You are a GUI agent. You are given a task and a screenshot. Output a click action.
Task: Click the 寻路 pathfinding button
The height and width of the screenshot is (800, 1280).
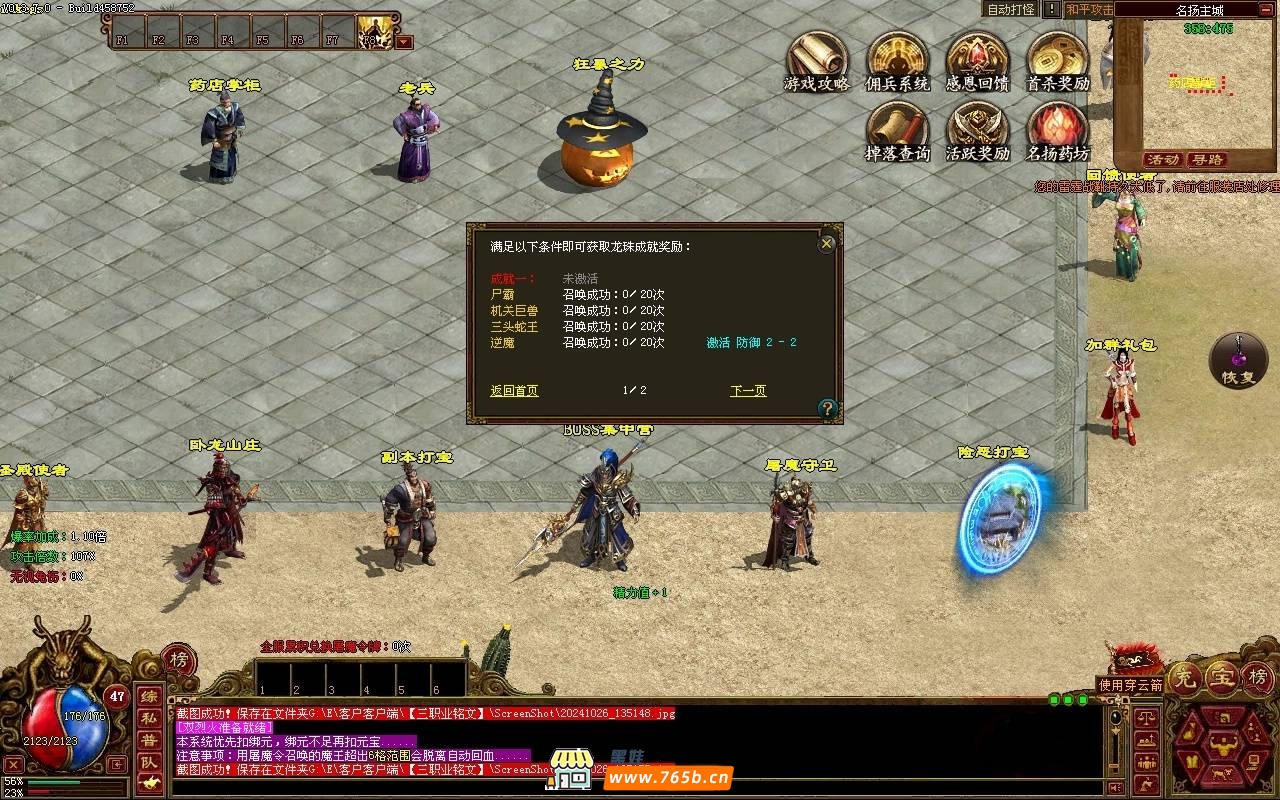[x=1207, y=160]
